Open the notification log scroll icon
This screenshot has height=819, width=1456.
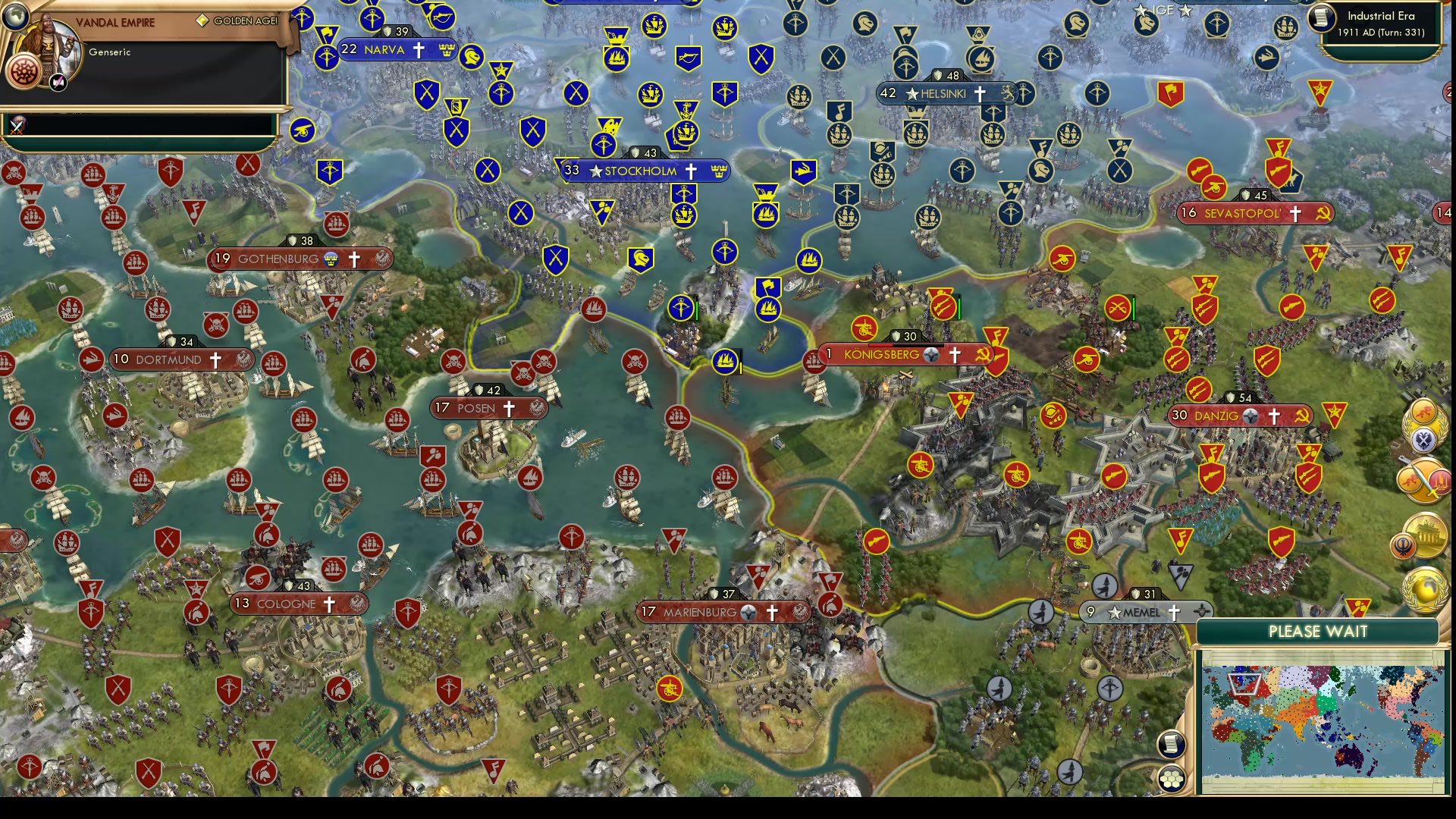coord(1170,744)
